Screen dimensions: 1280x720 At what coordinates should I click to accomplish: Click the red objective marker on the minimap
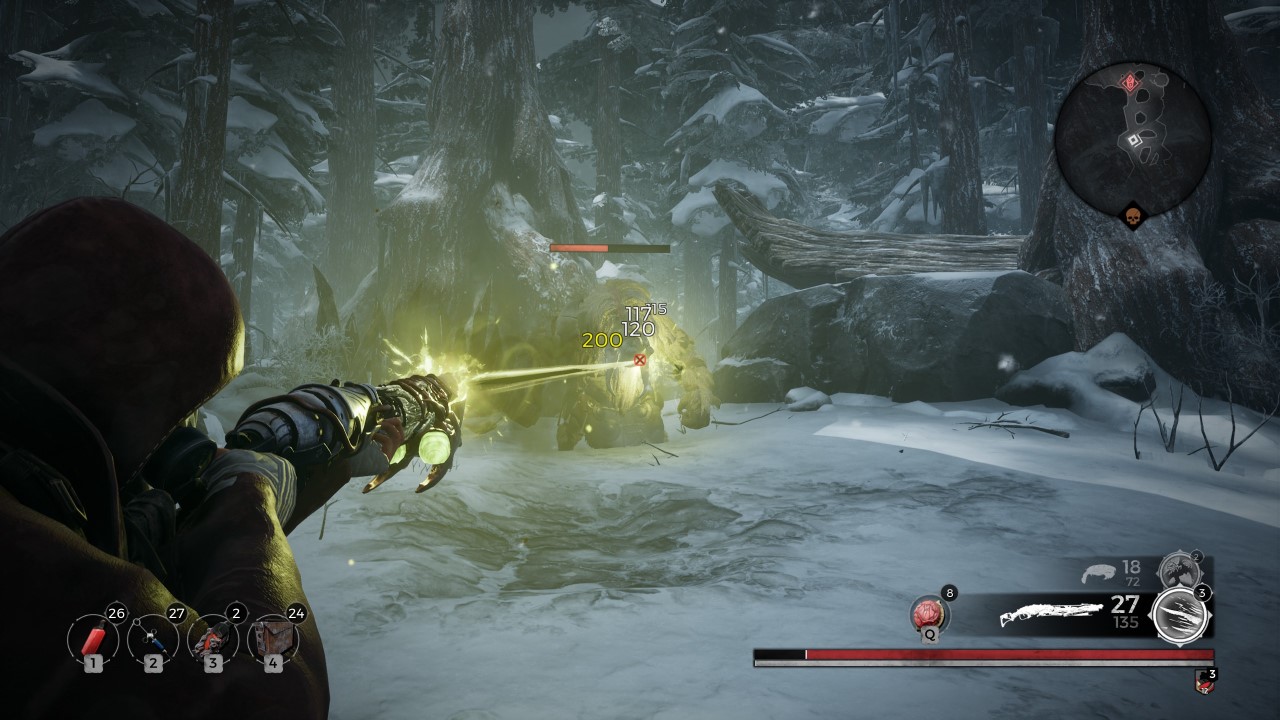[x=1131, y=83]
